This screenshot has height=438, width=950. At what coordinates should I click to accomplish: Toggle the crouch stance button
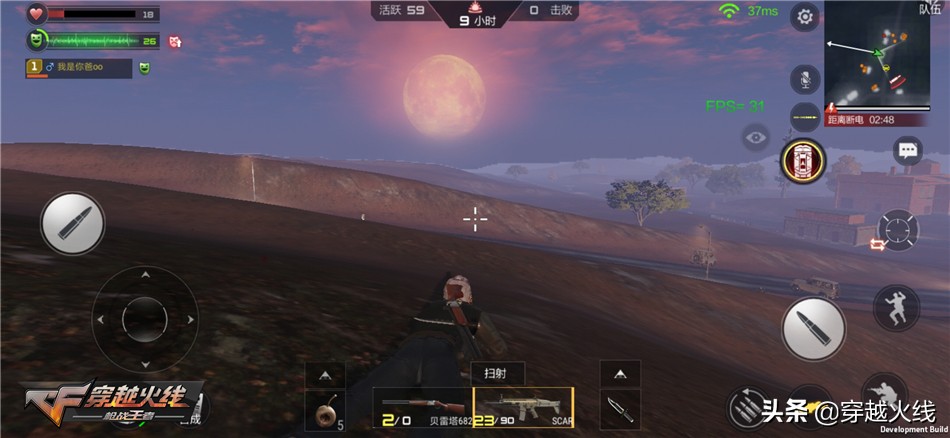(883, 393)
